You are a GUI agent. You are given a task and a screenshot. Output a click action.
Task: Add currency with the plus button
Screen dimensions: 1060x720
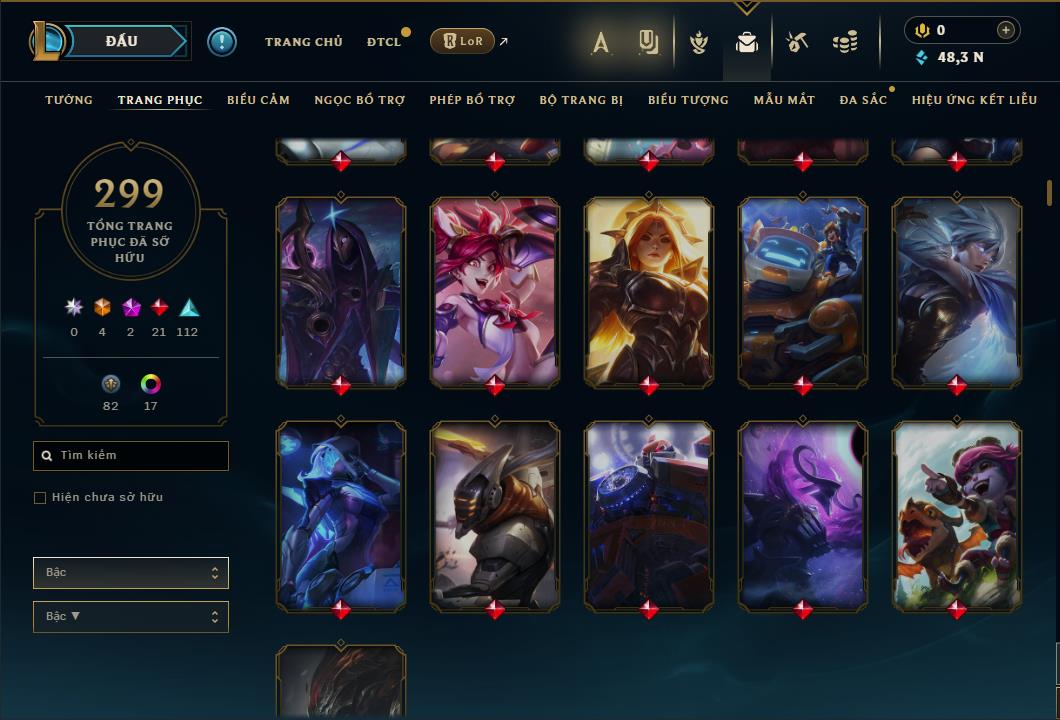point(1005,31)
